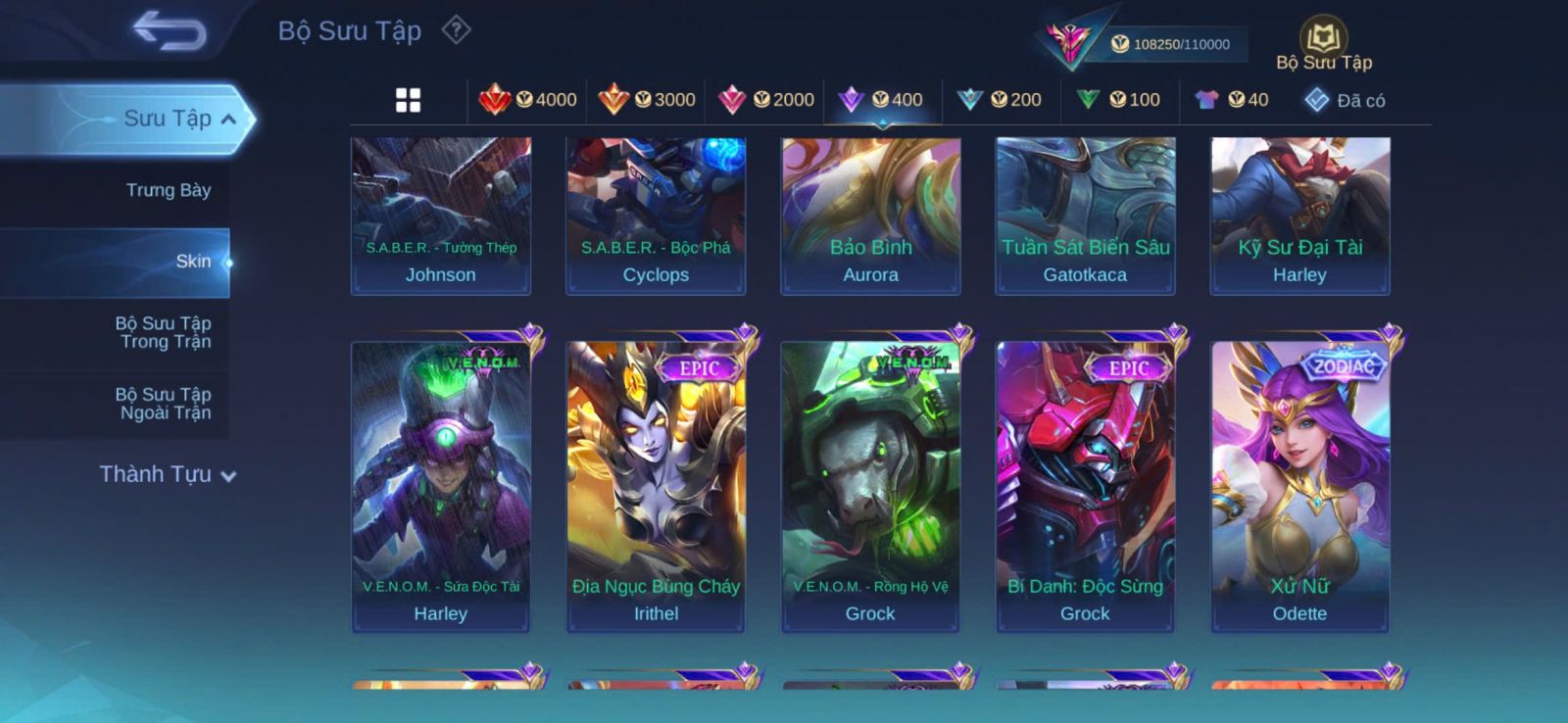Filter skins by 4000 points tier

click(x=528, y=100)
